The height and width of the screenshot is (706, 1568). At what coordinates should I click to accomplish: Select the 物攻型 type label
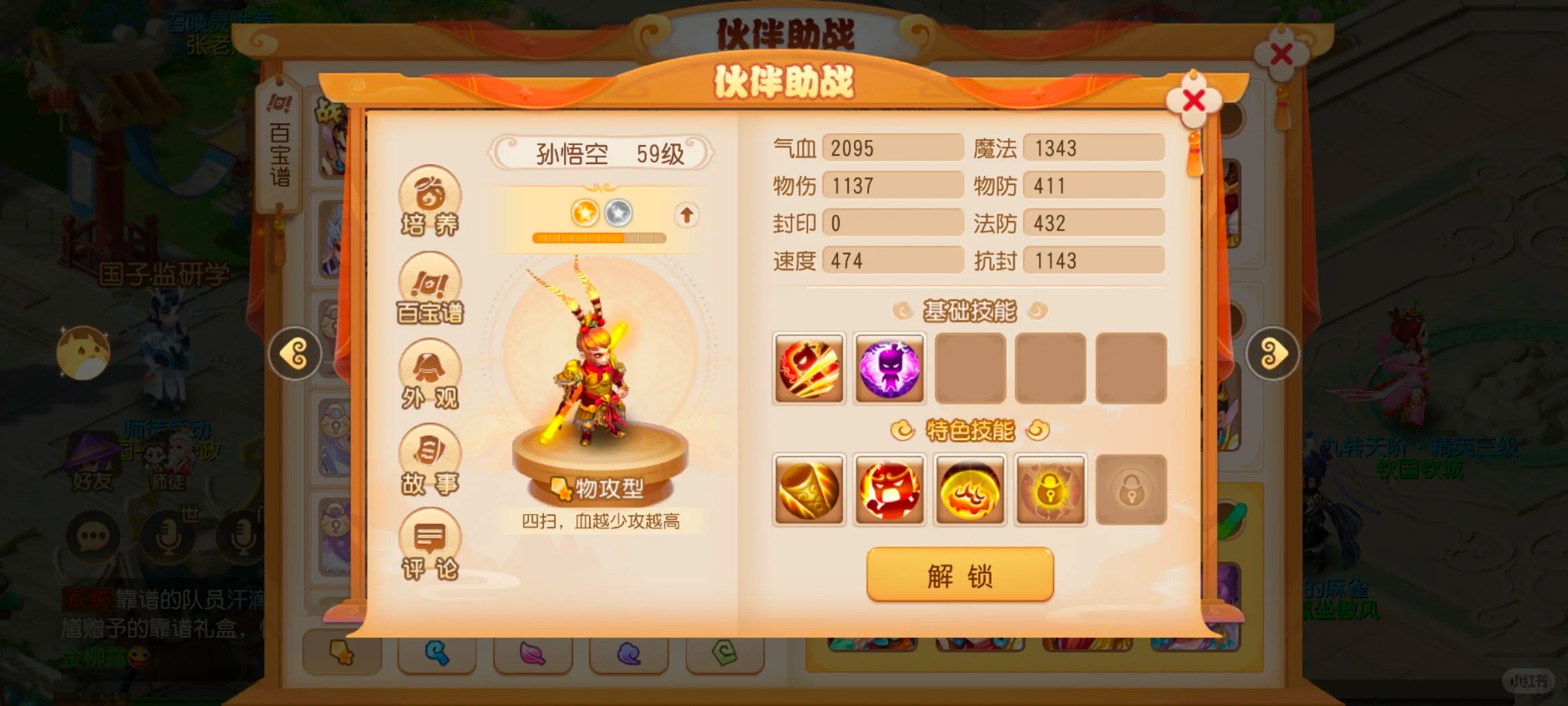coord(600,488)
